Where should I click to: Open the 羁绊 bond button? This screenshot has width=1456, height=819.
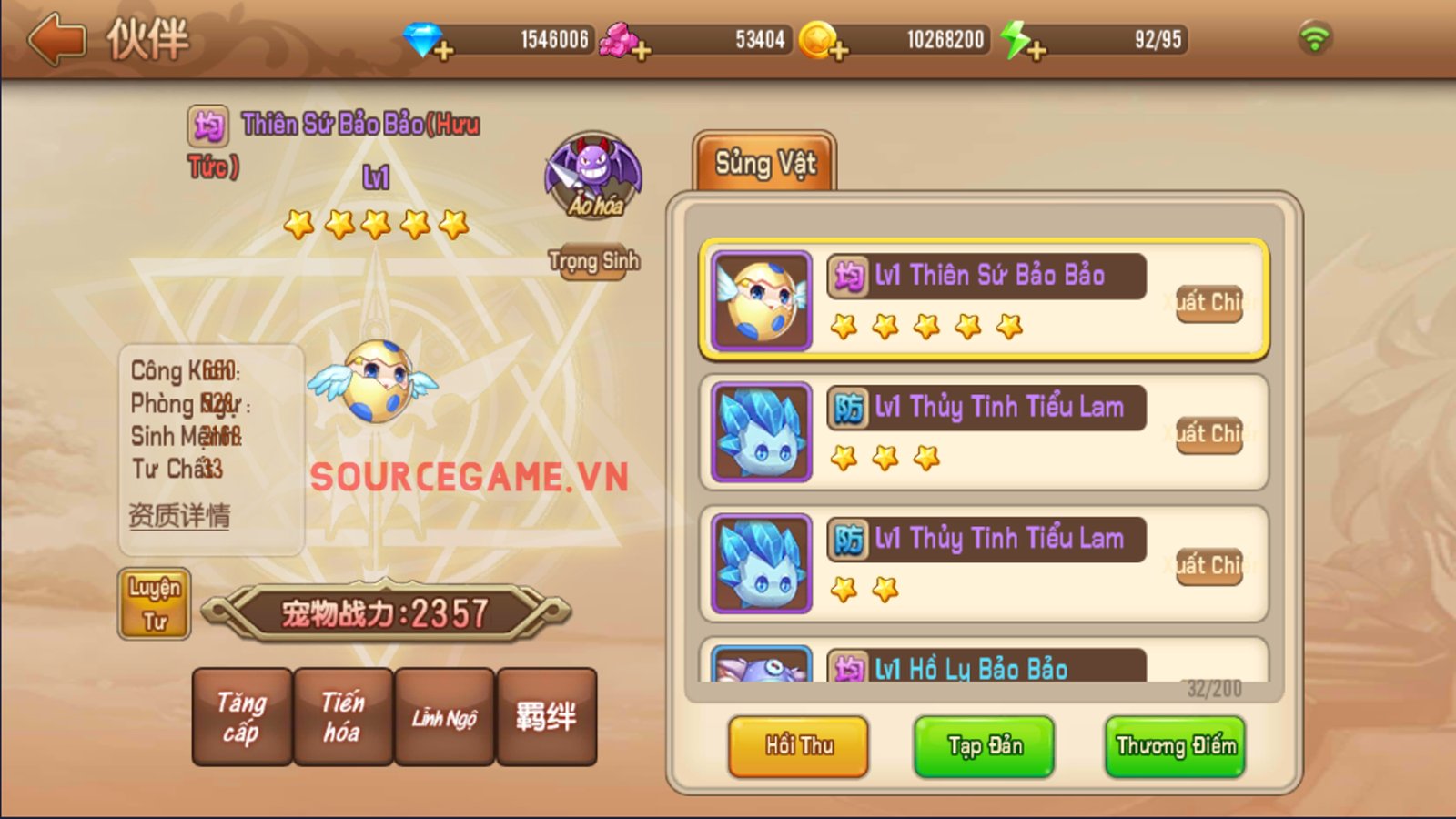point(546,717)
